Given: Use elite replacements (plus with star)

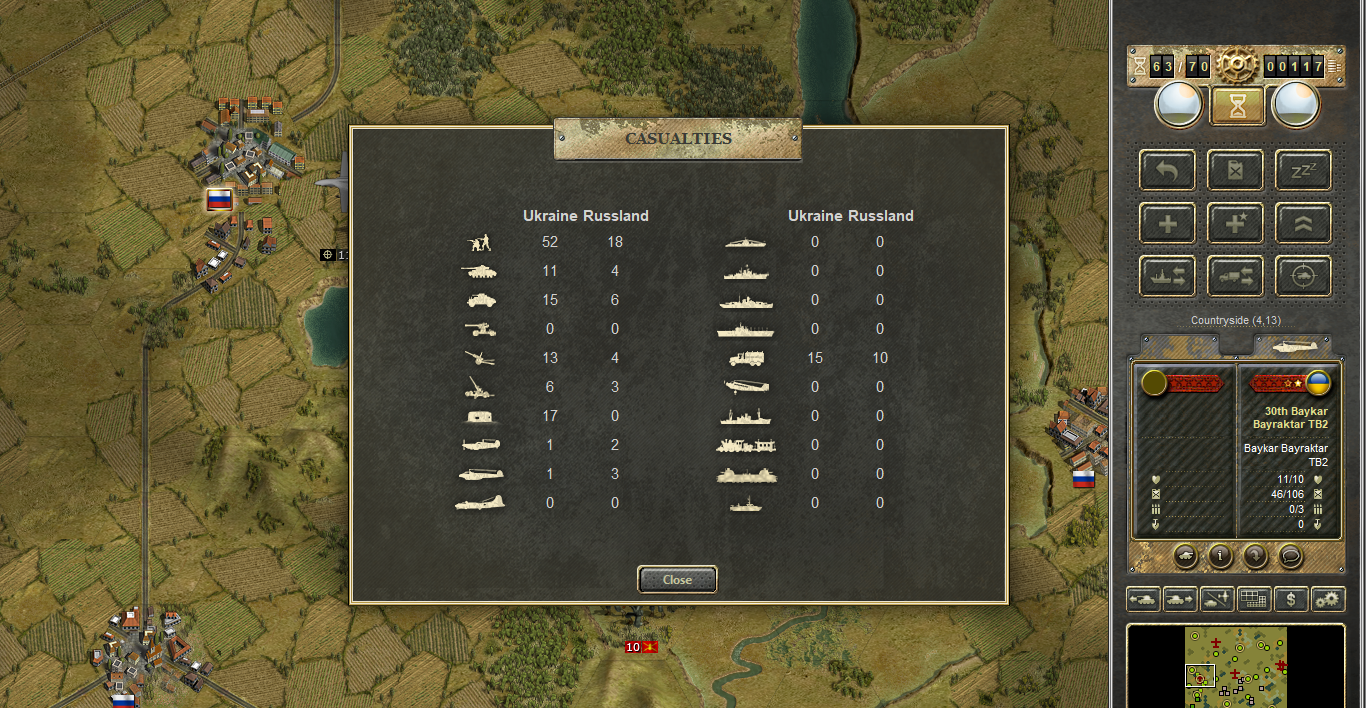Looking at the screenshot, I should click(1235, 223).
